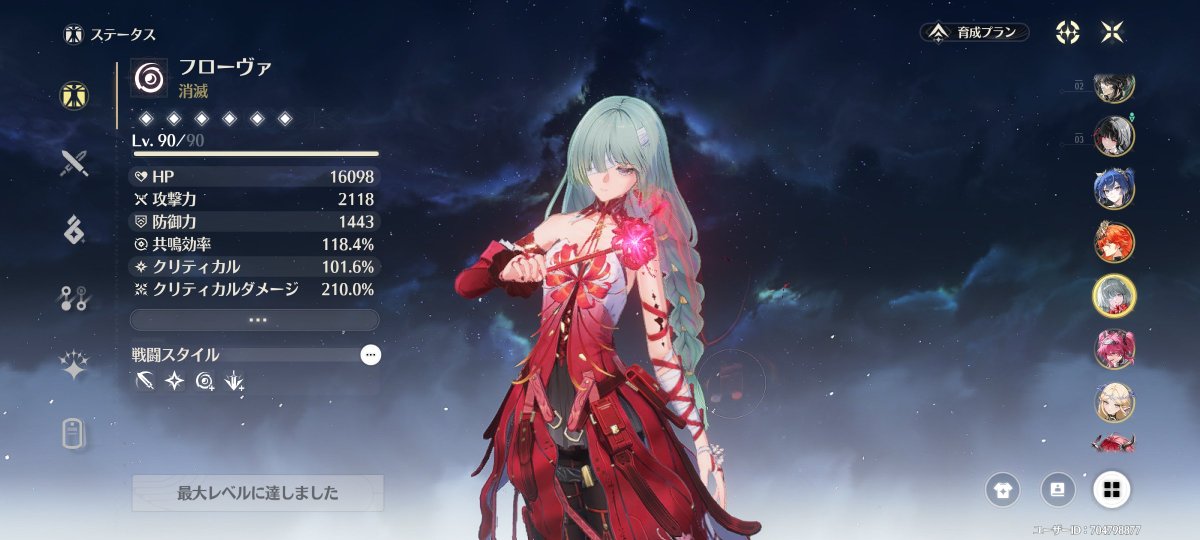This screenshot has width=1200, height=540.
Task: Open the bottom capsule-shaped tab in the sidebar
Action: tap(75, 433)
